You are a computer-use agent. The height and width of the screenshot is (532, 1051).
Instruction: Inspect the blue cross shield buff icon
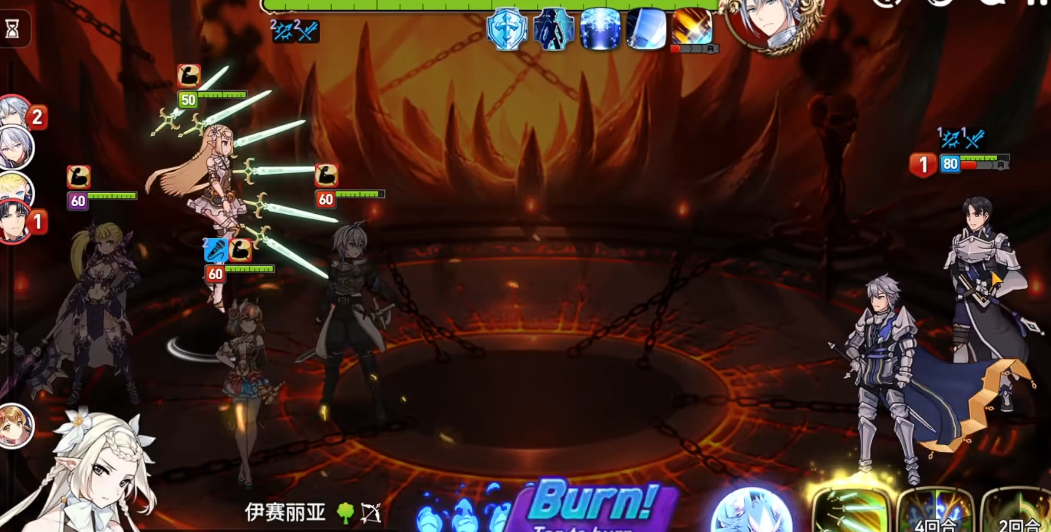click(x=507, y=28)
